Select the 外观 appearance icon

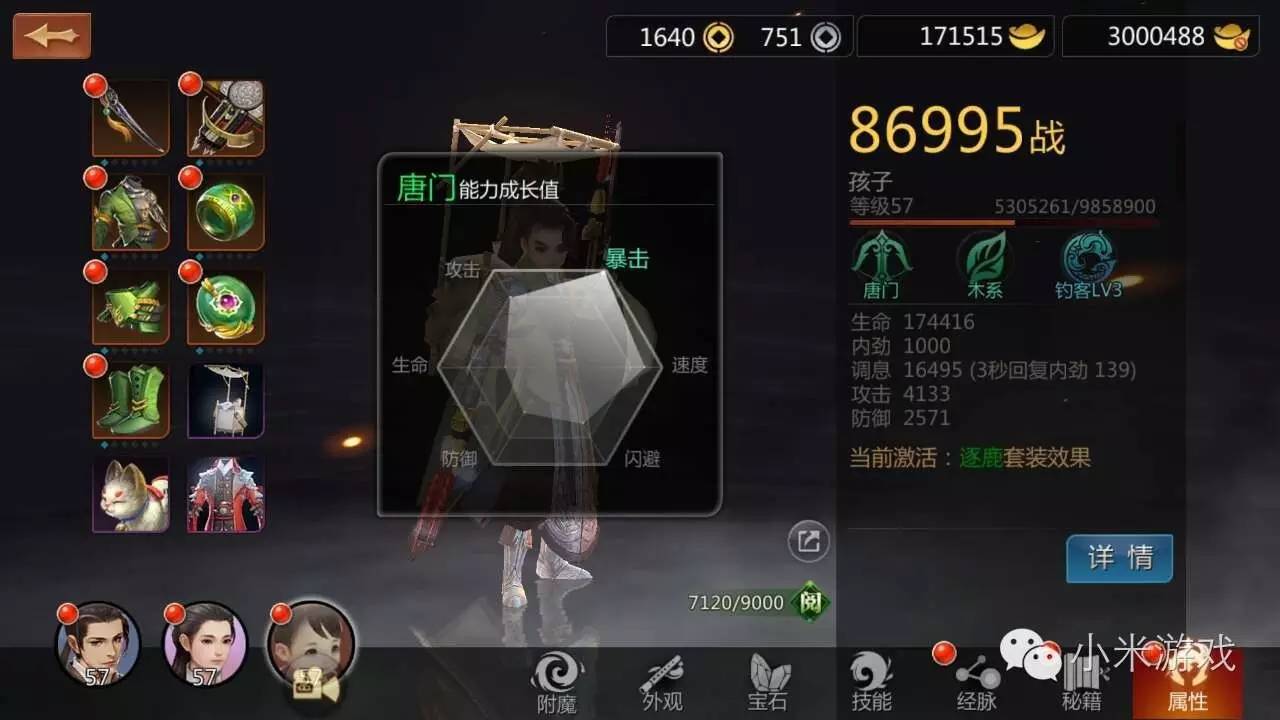coord(663,685)
